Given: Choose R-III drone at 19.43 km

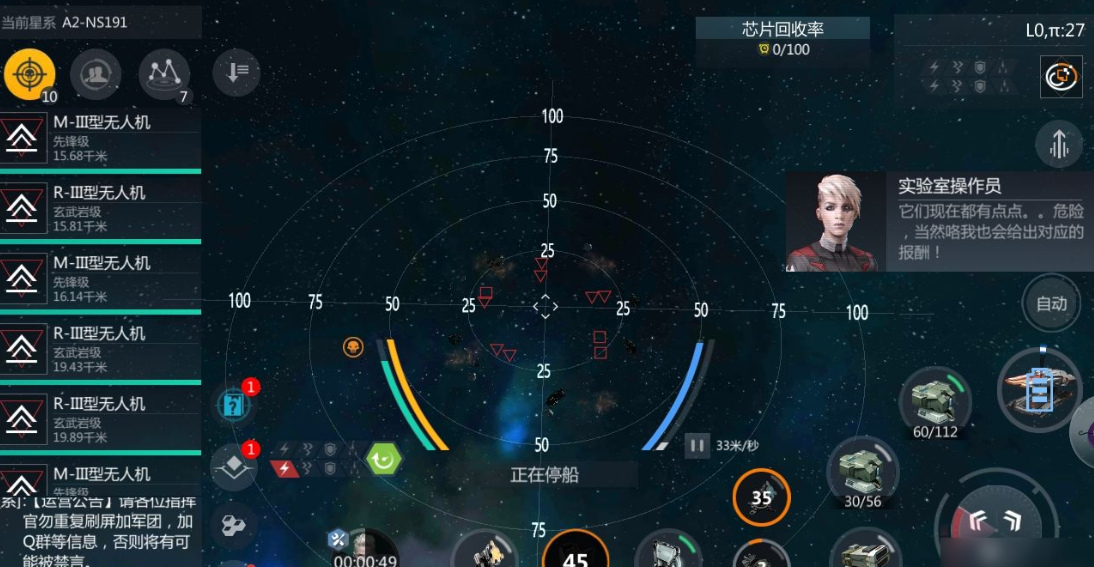Looking at the screenshot, I should pos(100,348).
